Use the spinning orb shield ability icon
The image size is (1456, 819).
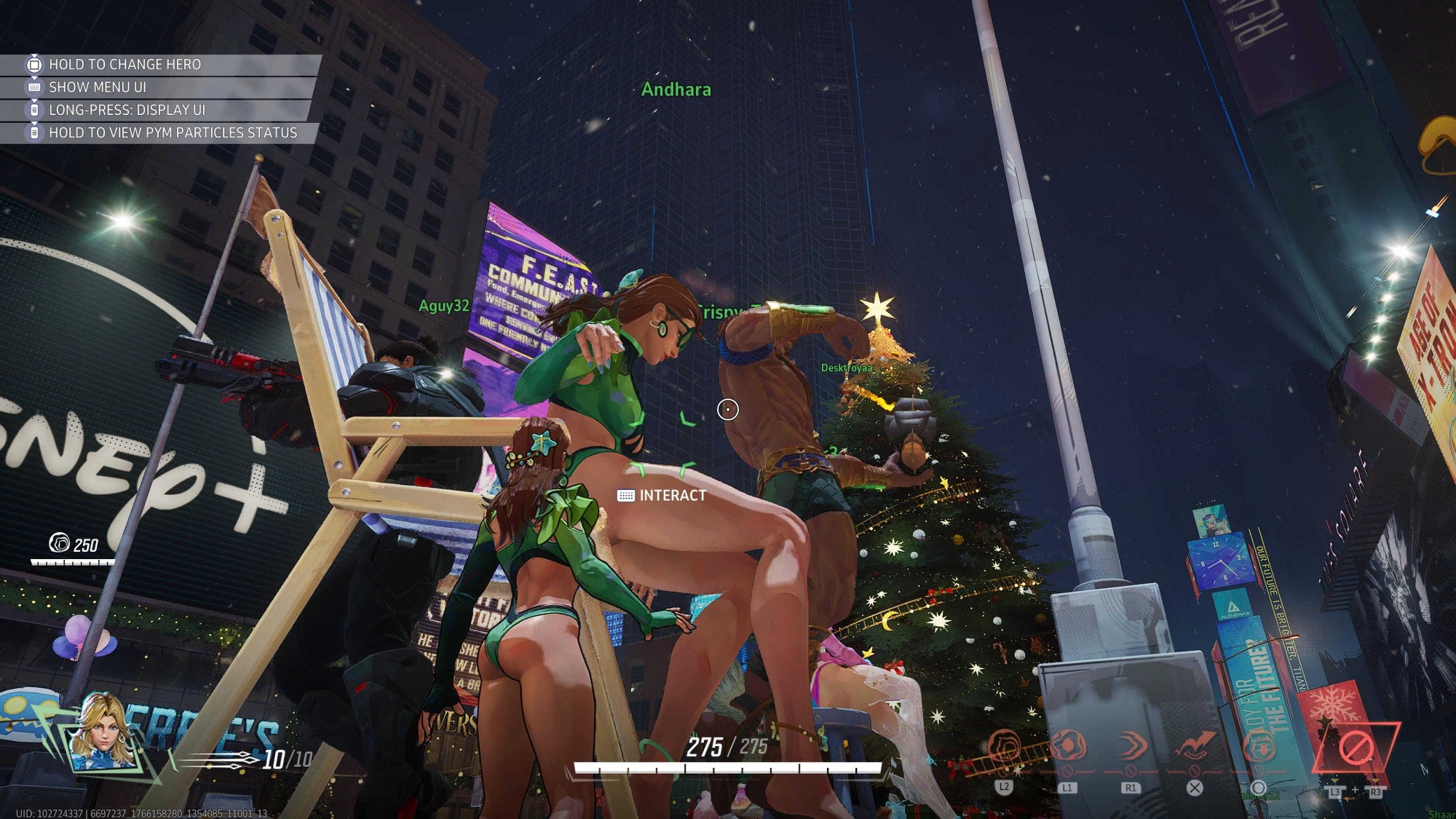click(x=1067, y=748)
